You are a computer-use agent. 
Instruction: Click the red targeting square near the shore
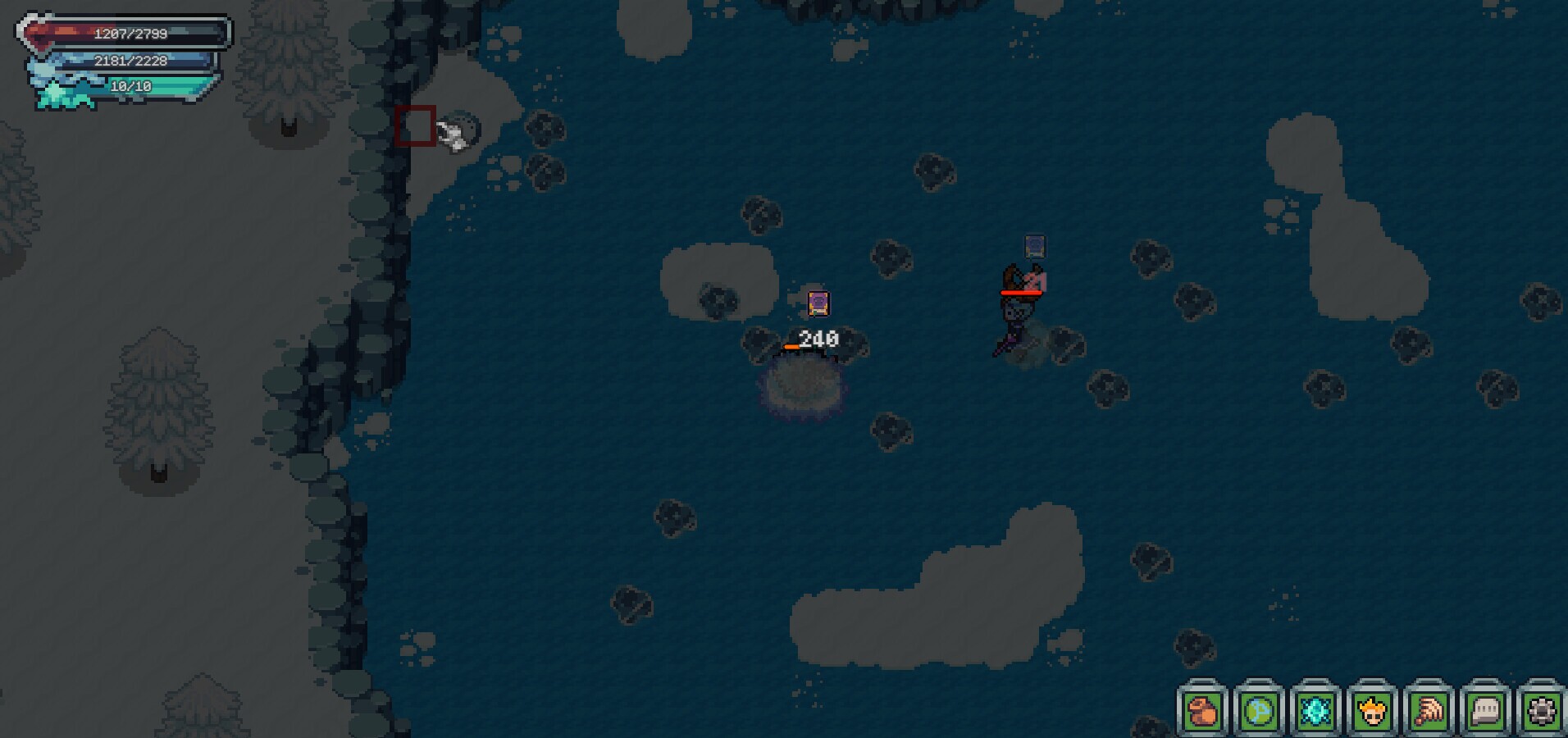click(417, 125)
